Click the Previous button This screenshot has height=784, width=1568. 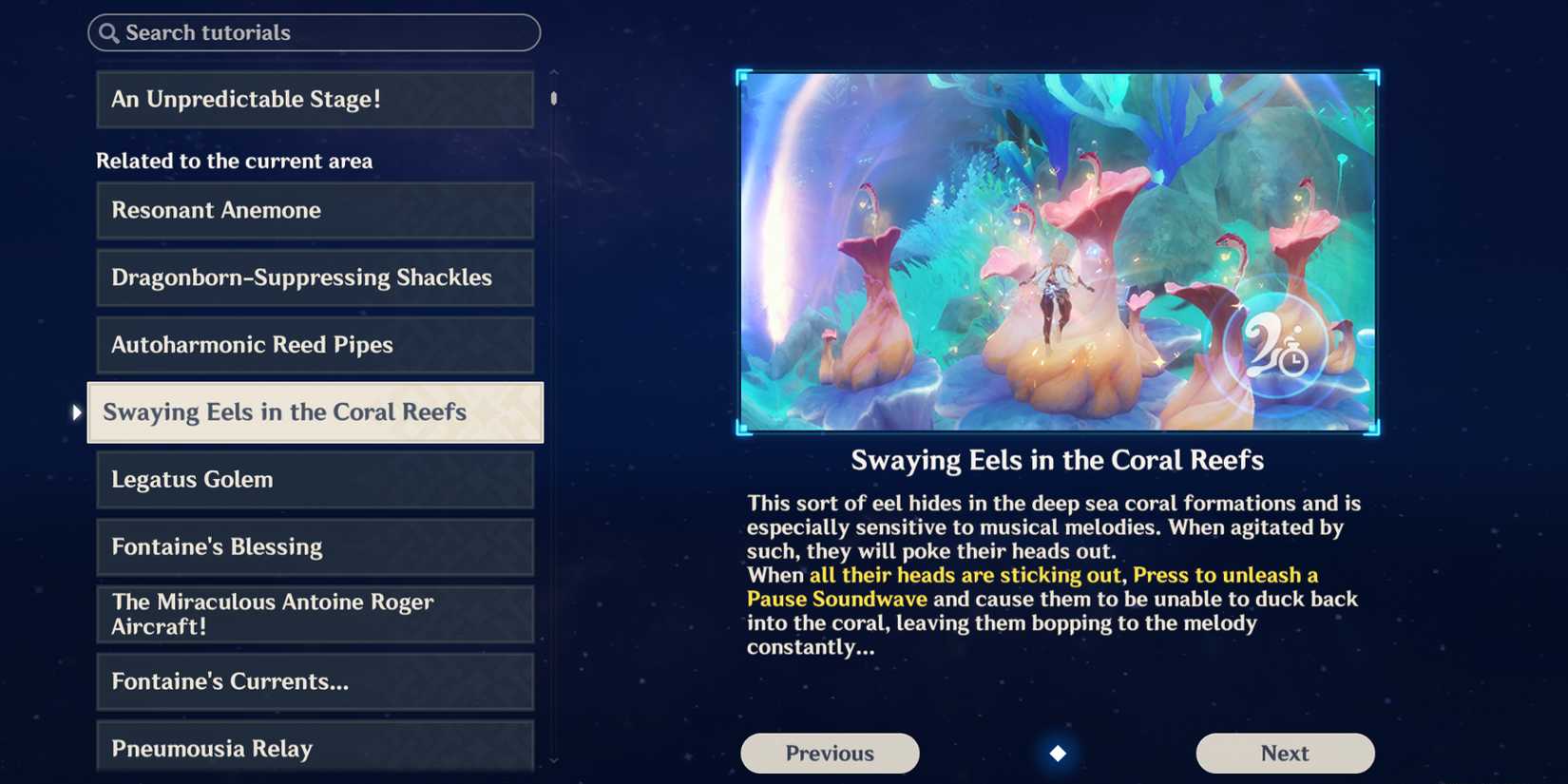[829, 753]
